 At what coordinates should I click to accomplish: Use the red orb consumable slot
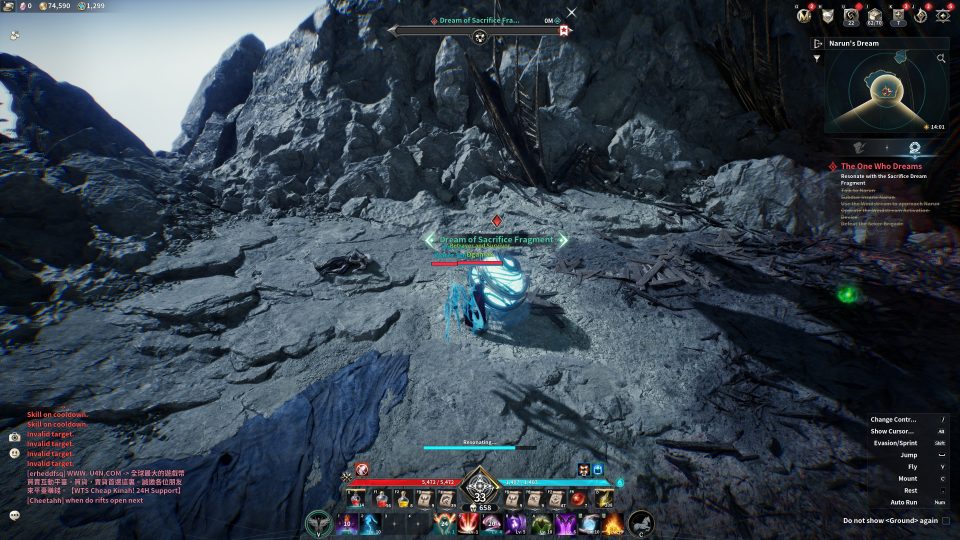577,498
